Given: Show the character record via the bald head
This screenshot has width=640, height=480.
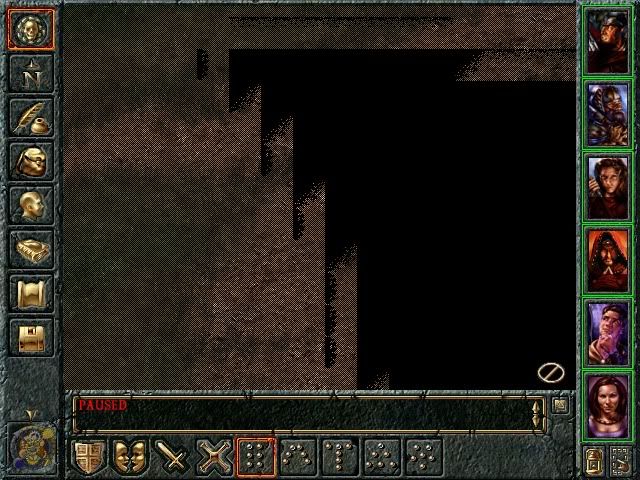Looking at the screenshot, I should (x=30, y=204).
